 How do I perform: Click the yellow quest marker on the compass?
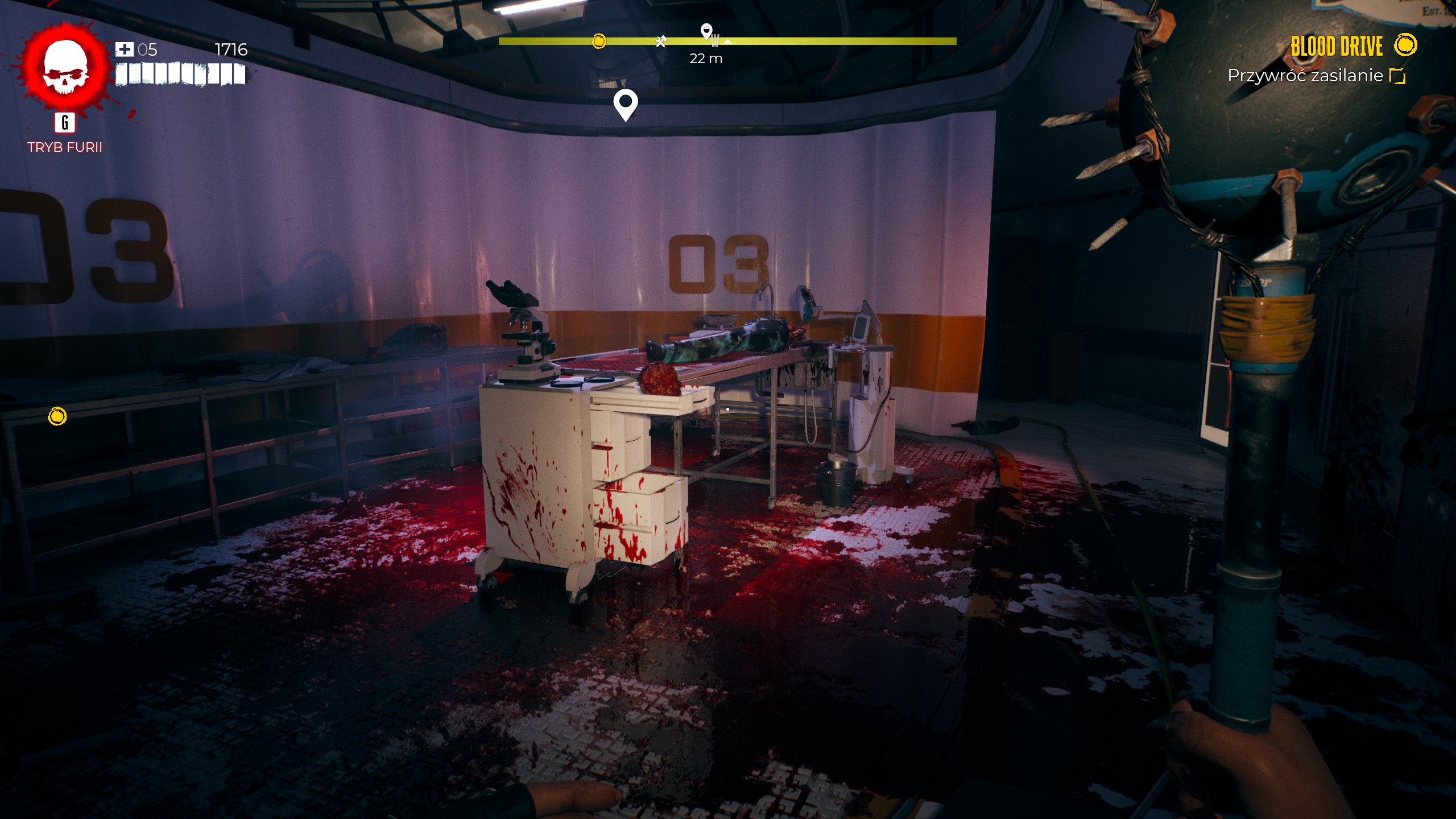pyautogui.click(x=599, y=41)
